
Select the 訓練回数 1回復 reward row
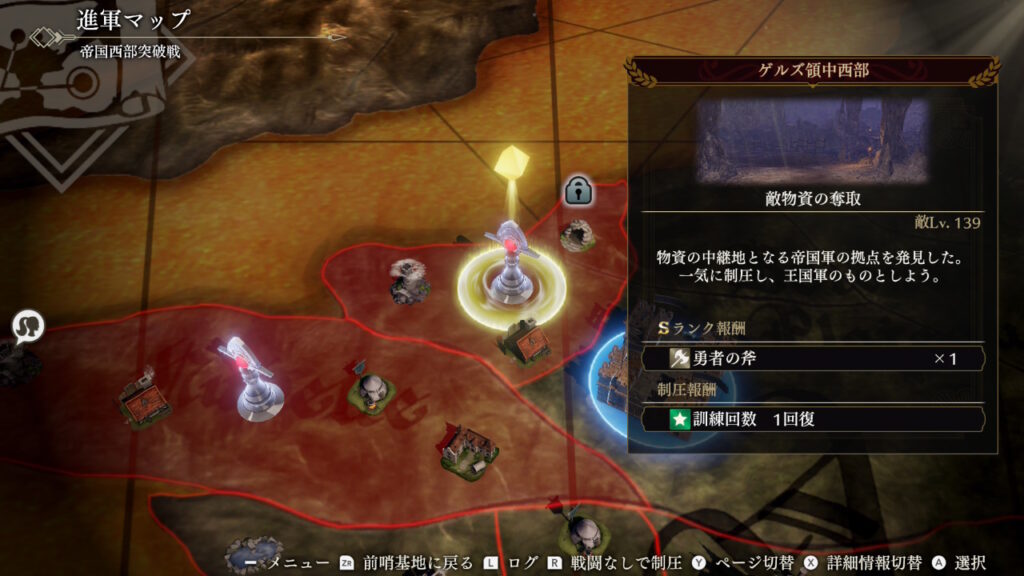pos(812,419)
